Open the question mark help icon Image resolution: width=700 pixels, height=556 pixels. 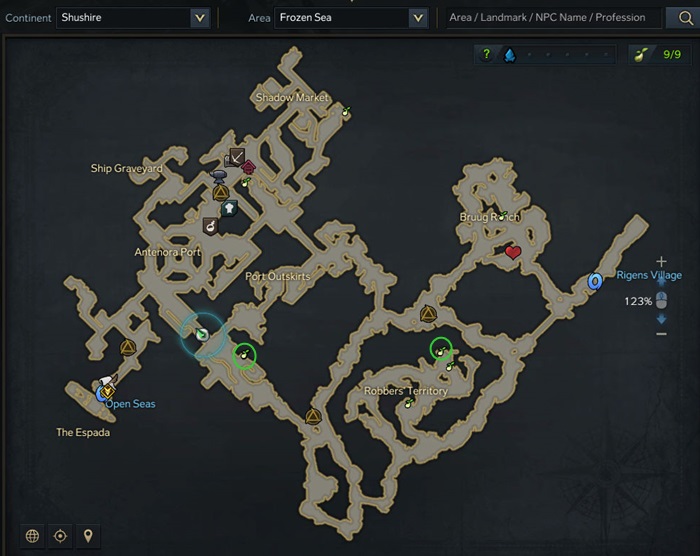coord(487,54)
